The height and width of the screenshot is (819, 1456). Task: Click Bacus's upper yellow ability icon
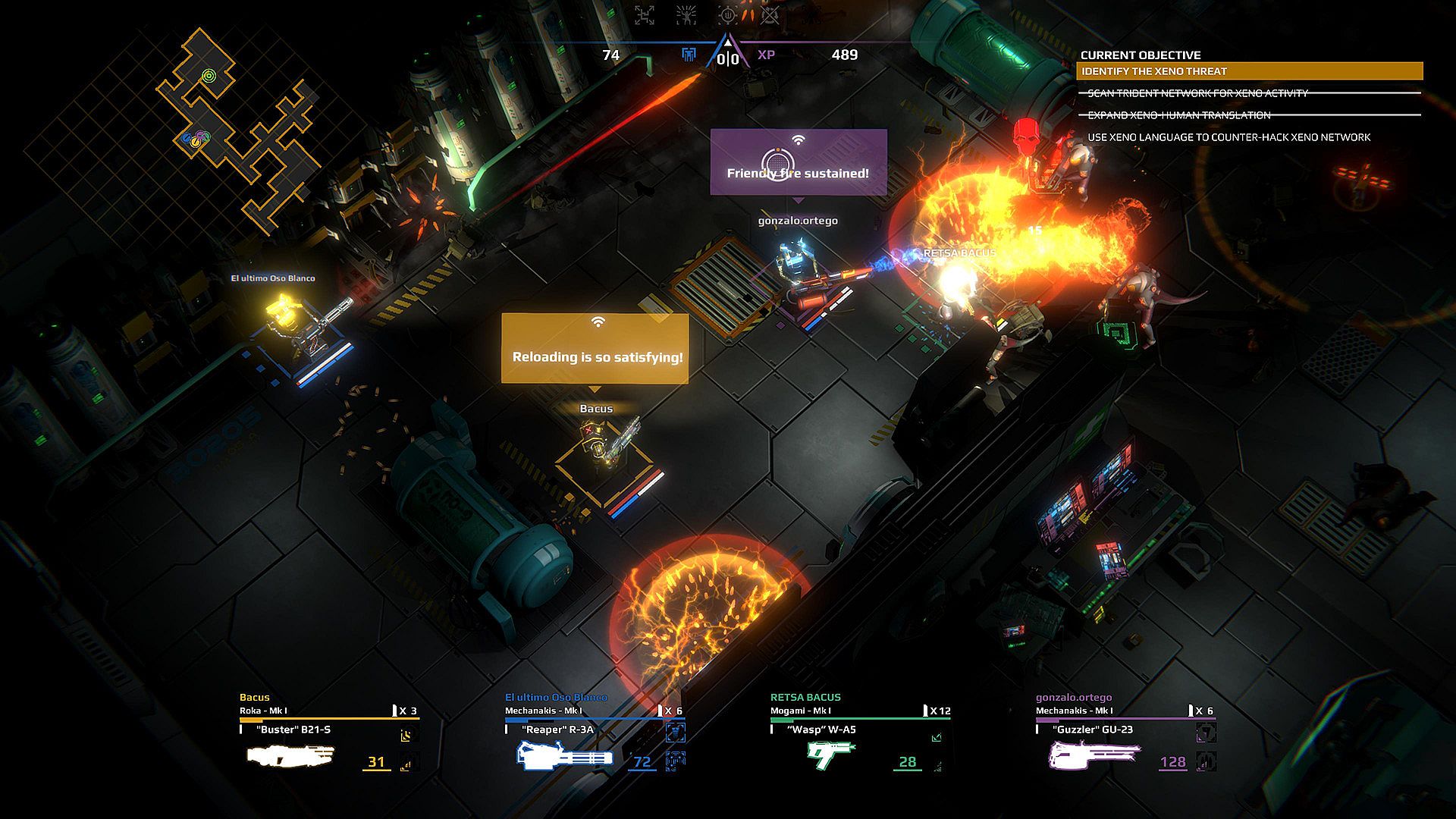[x=407, y=734]
